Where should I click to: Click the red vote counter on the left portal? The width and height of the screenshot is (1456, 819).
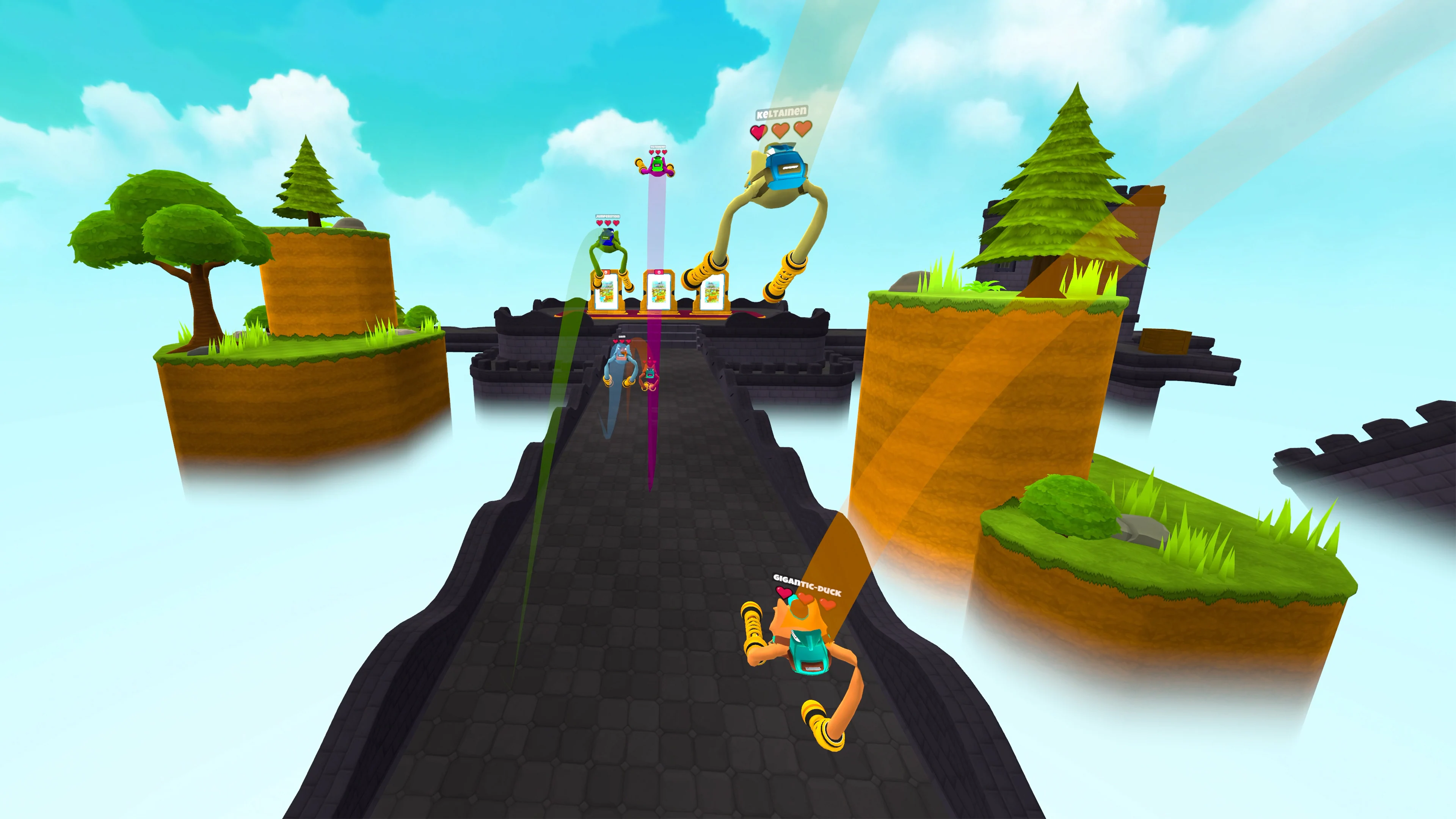607,273
